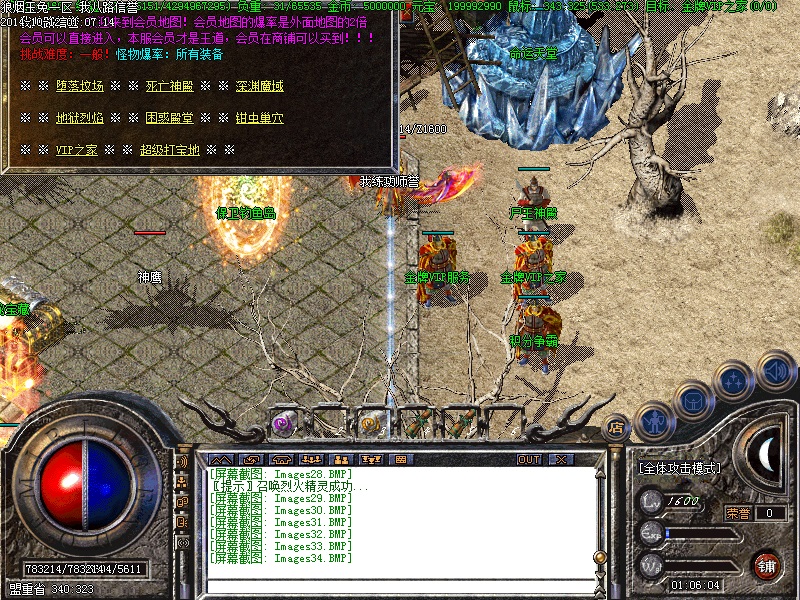The width and height of the screenshot is (800, 600).
Task: Click the red 铺 stall button
Action: click(x=767, y=564)
